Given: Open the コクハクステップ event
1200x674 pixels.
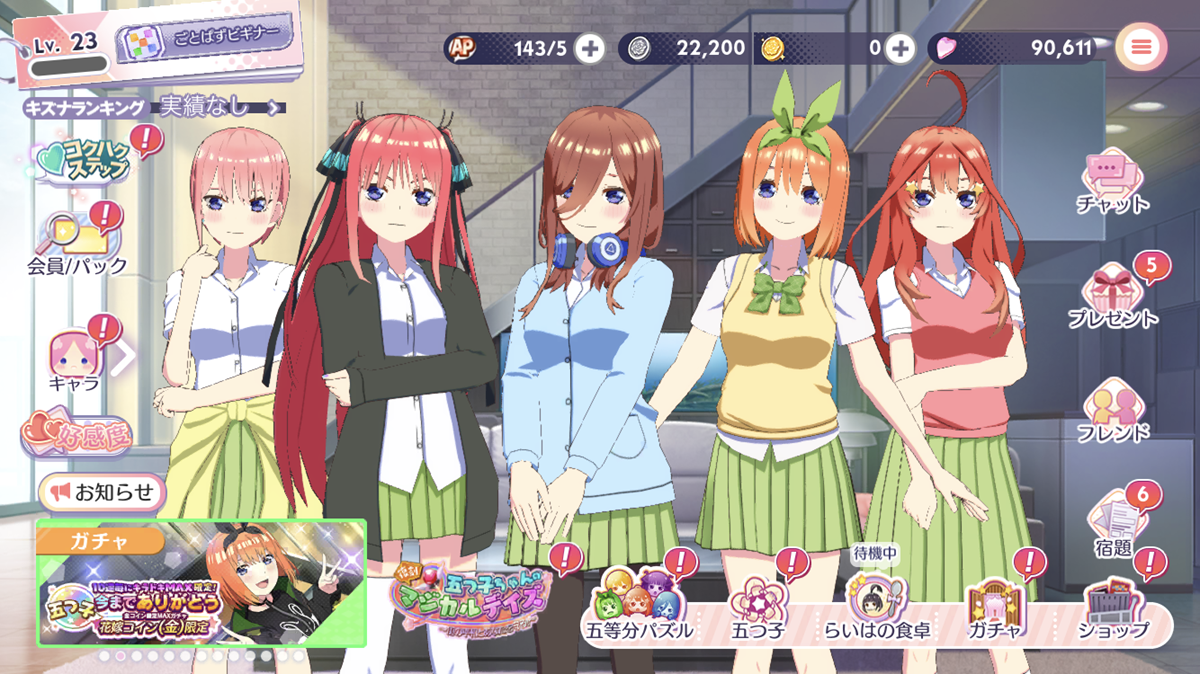Looking at the screenshot, I should pyautogui.click(x=84, y=160).
